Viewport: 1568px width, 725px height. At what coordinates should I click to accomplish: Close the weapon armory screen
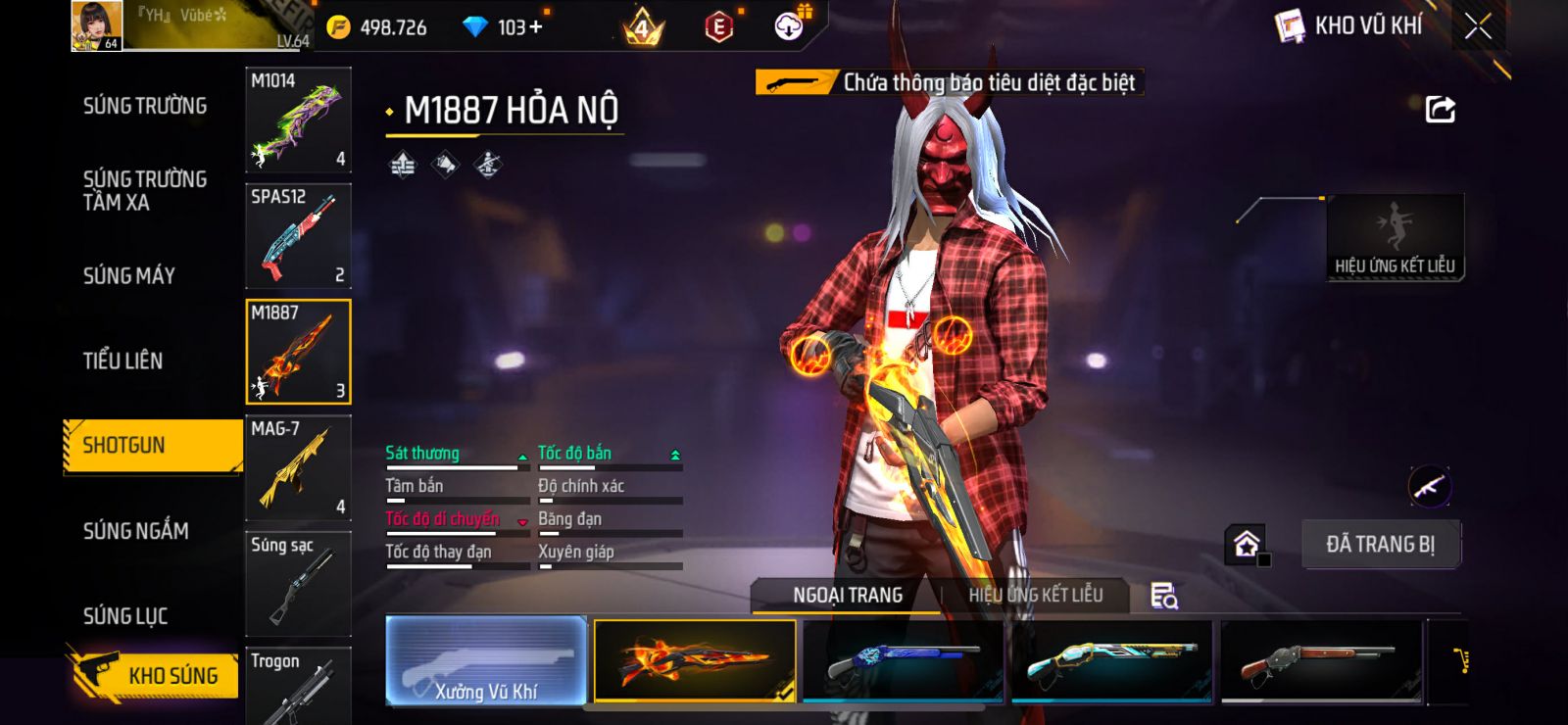click(1478, 26)
